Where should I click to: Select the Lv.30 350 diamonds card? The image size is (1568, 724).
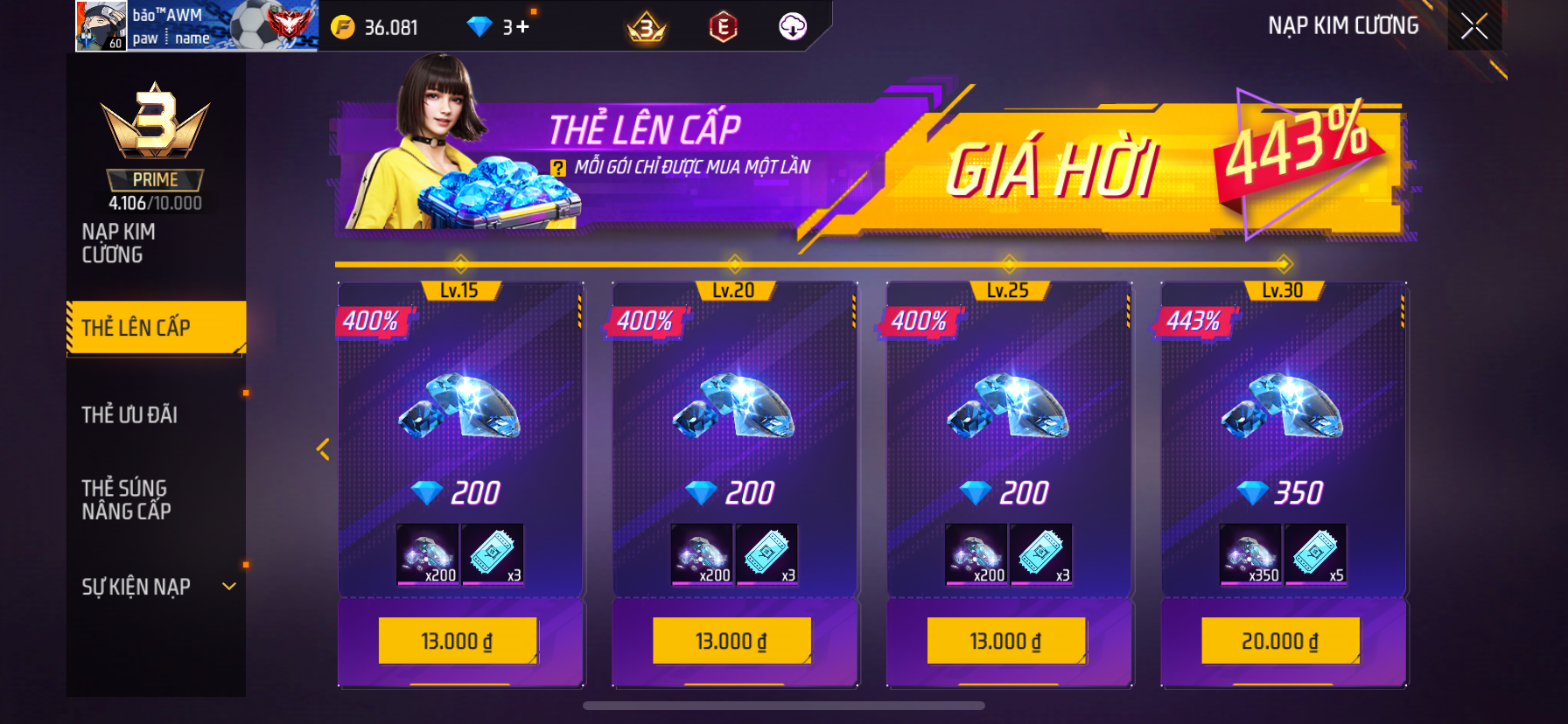point(1283,437)
